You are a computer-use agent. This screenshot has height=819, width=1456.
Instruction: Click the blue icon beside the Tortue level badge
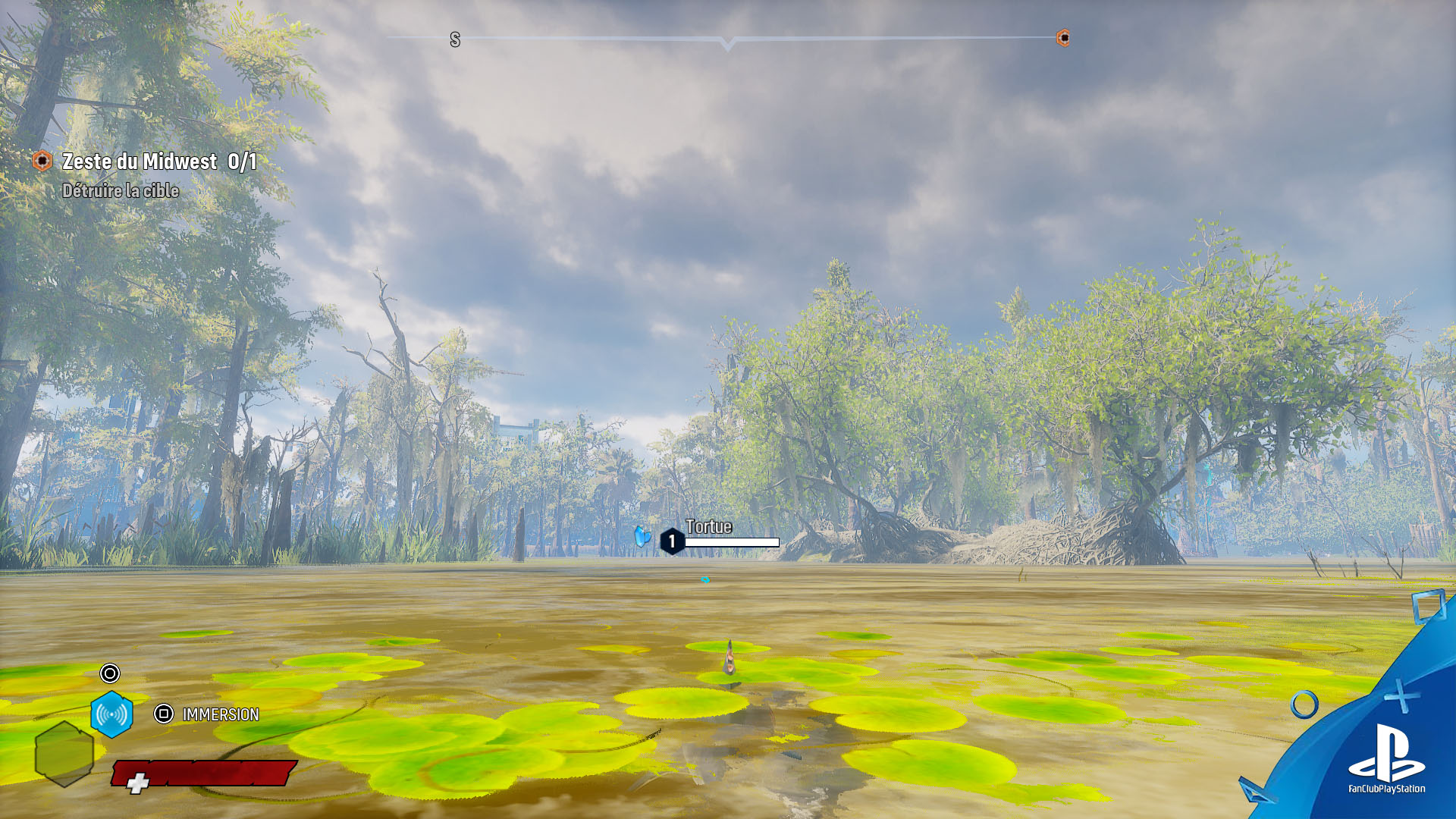642,537
